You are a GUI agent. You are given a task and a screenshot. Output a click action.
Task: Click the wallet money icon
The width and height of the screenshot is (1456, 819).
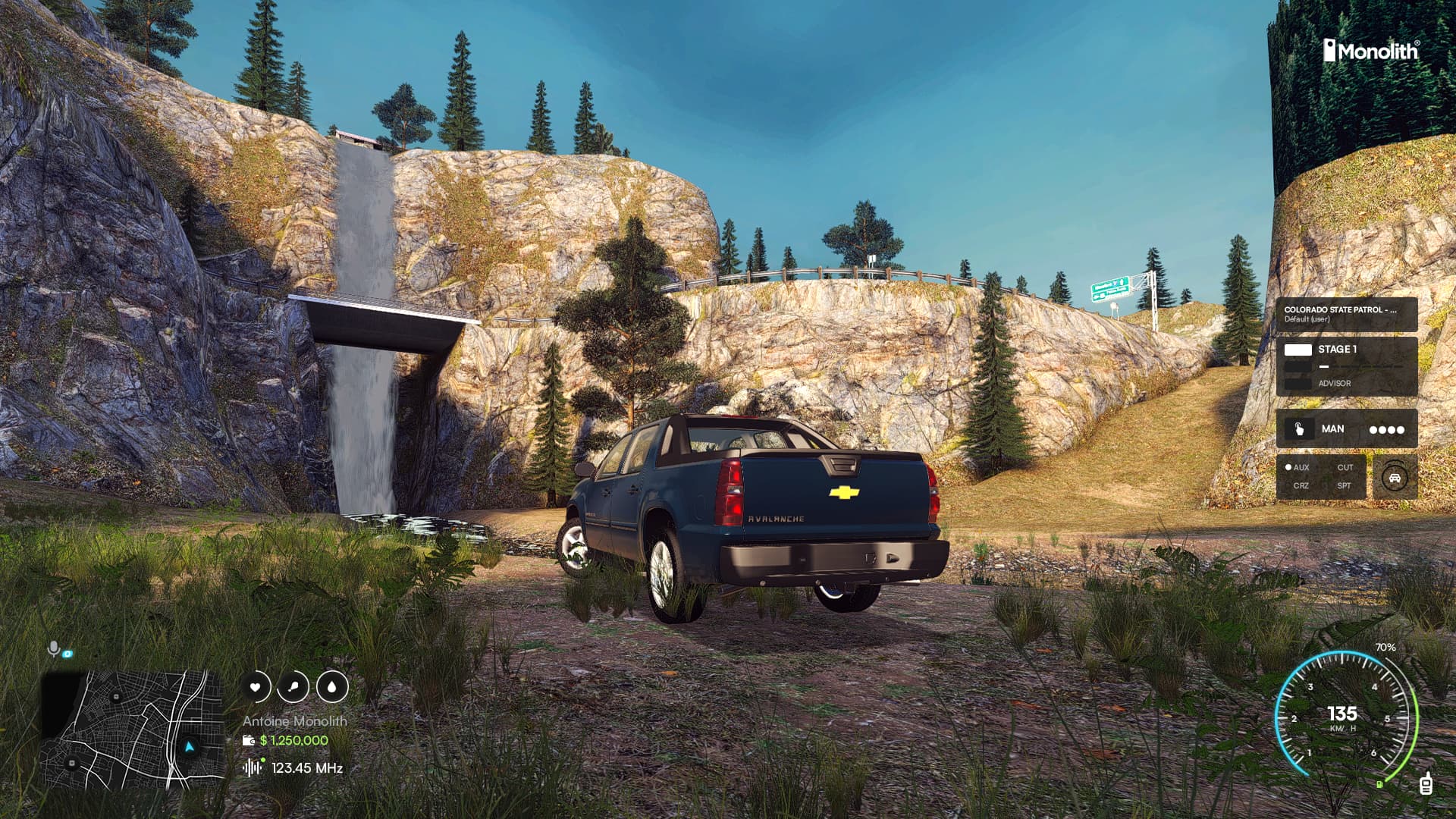point(248,741)
